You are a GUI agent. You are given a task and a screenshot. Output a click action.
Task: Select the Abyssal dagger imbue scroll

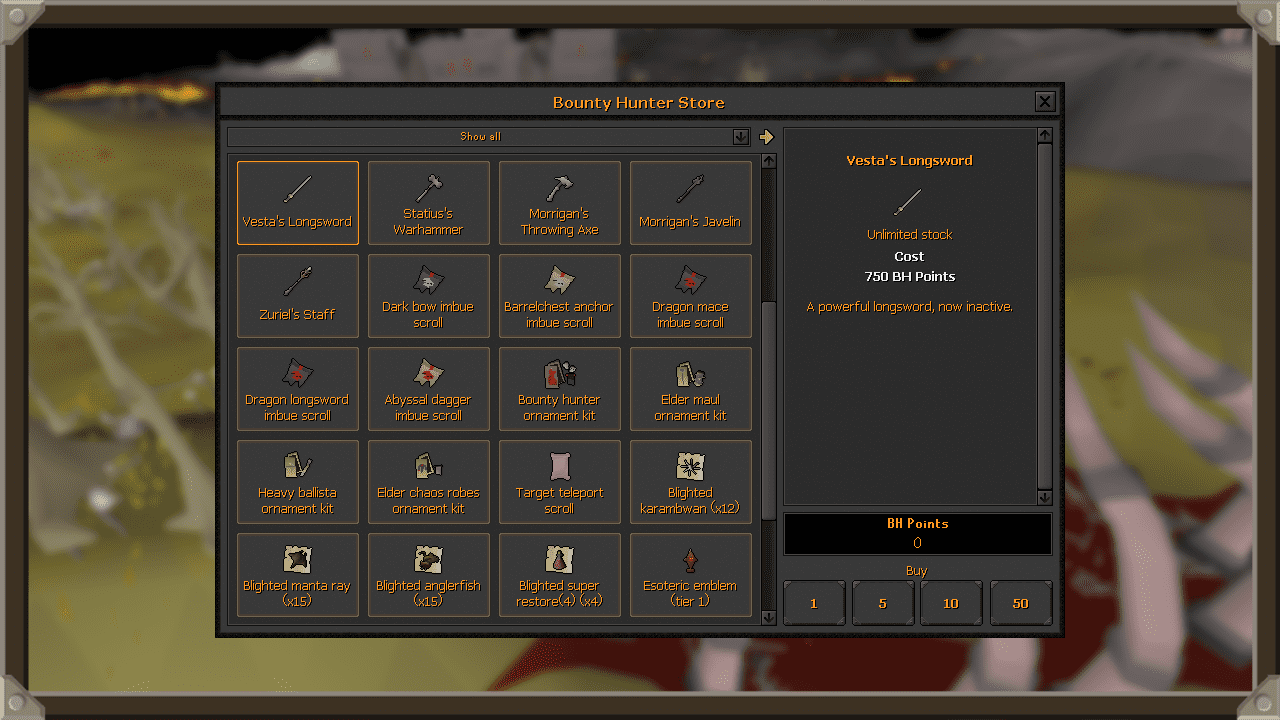coord(428,389)
